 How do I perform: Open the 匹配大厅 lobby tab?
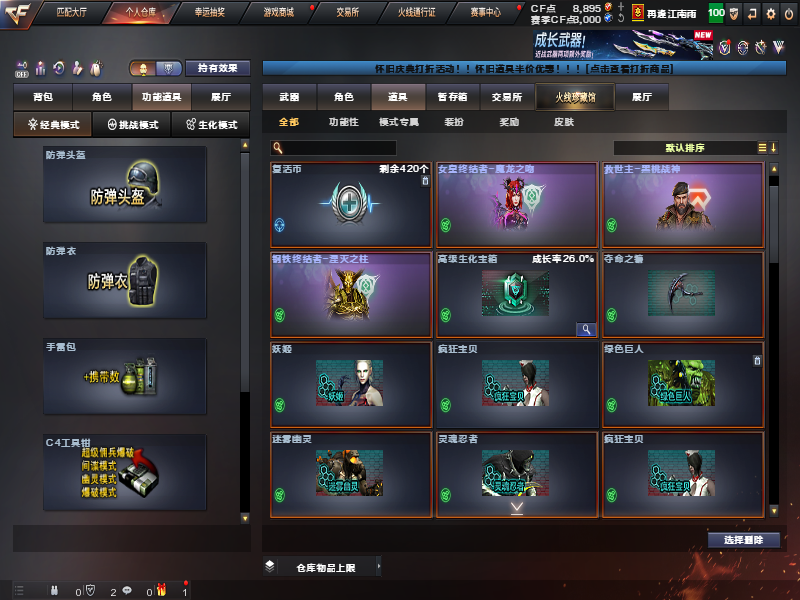(72, 13)
